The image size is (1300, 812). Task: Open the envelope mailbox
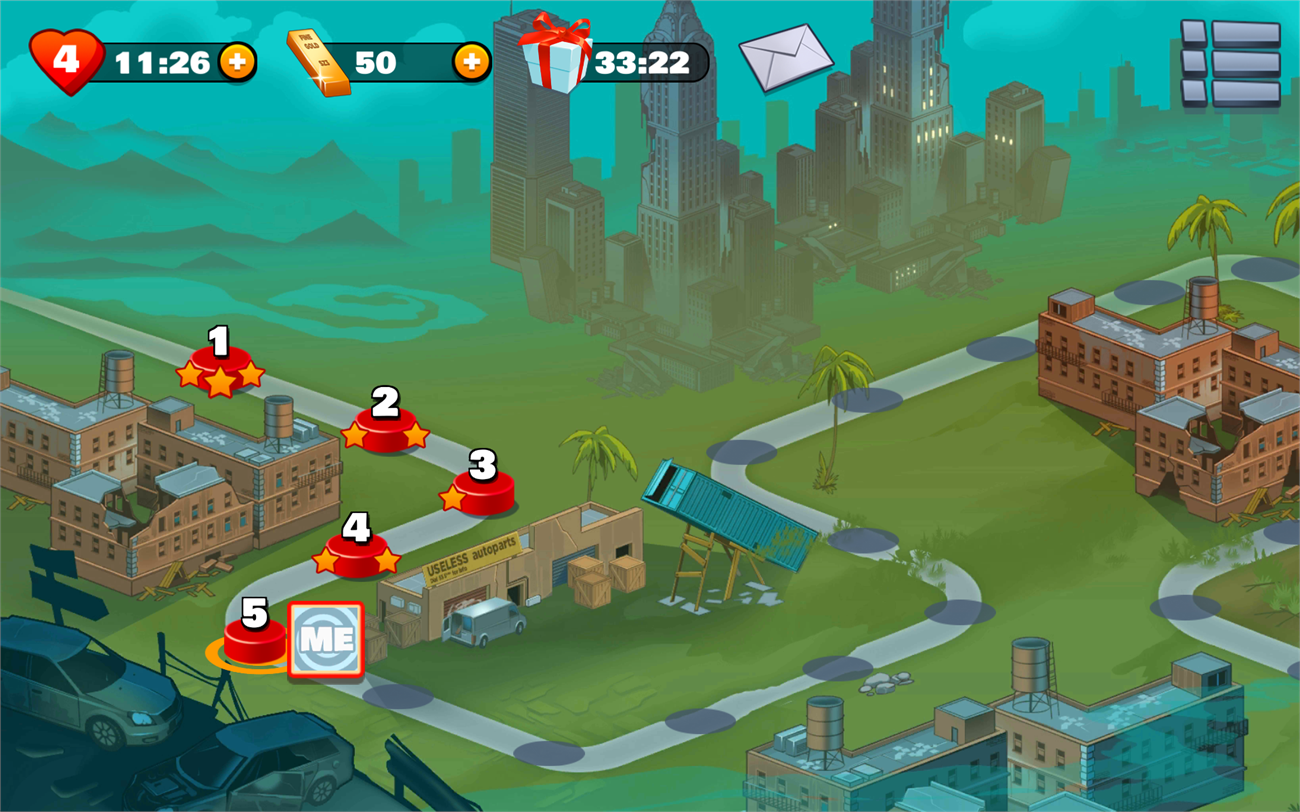click(786, 57)
